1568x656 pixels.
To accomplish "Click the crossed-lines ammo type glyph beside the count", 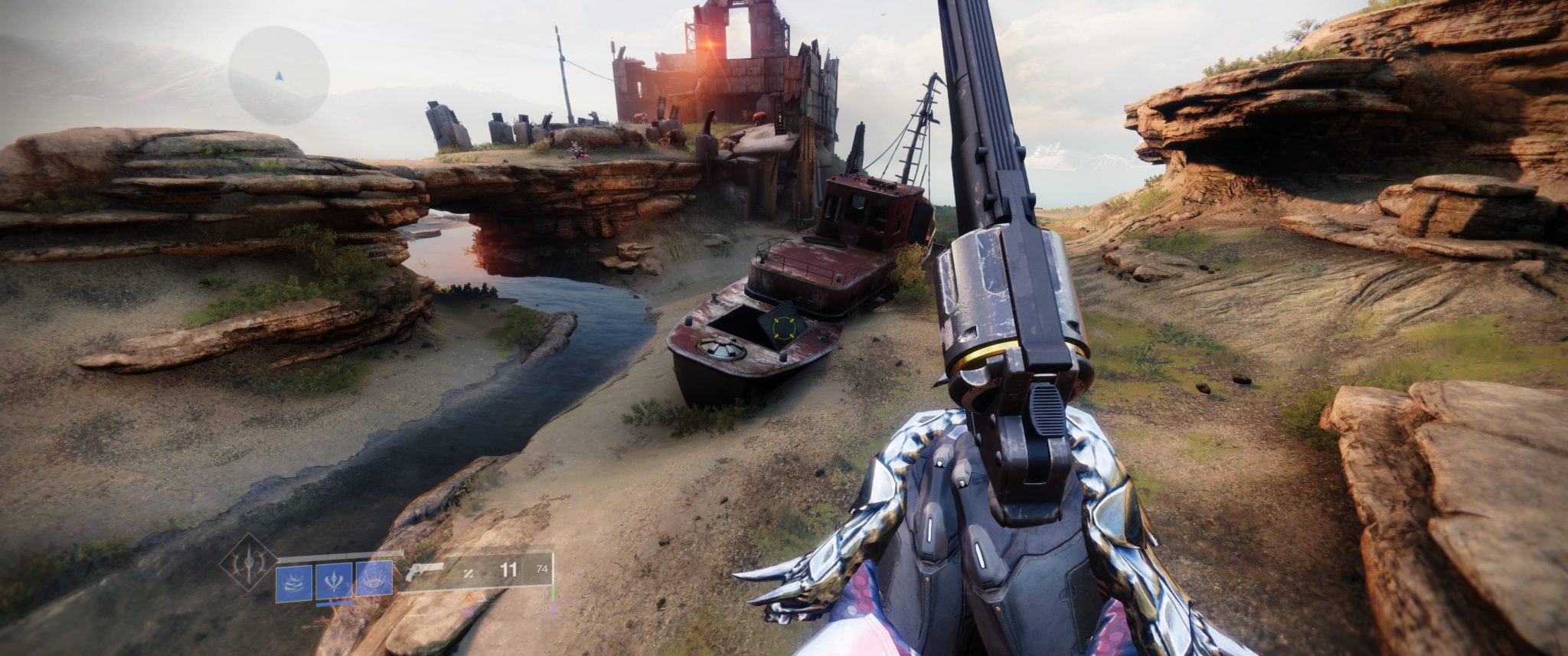I will (469, 573).
